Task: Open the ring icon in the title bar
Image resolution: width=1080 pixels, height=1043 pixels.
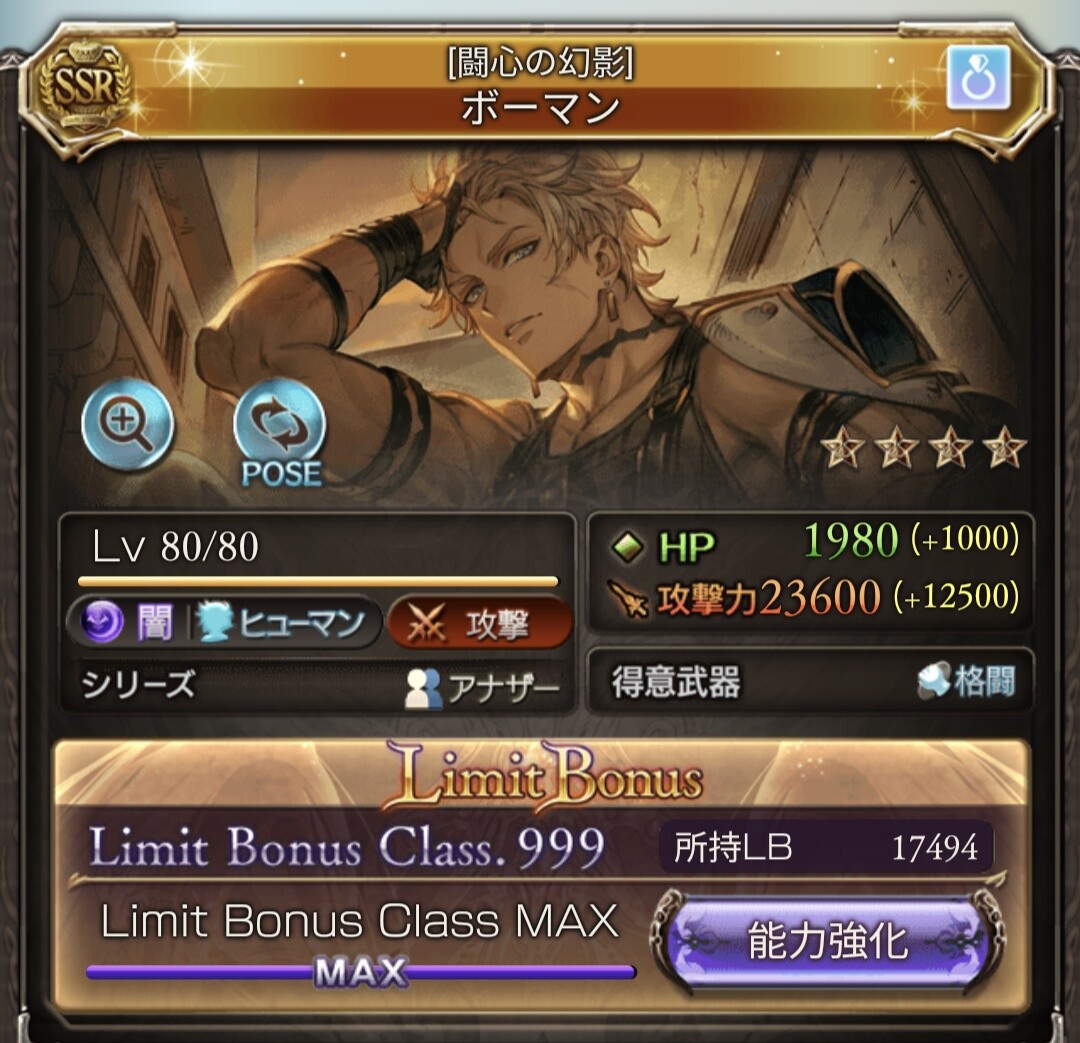Action: (978, 77)
